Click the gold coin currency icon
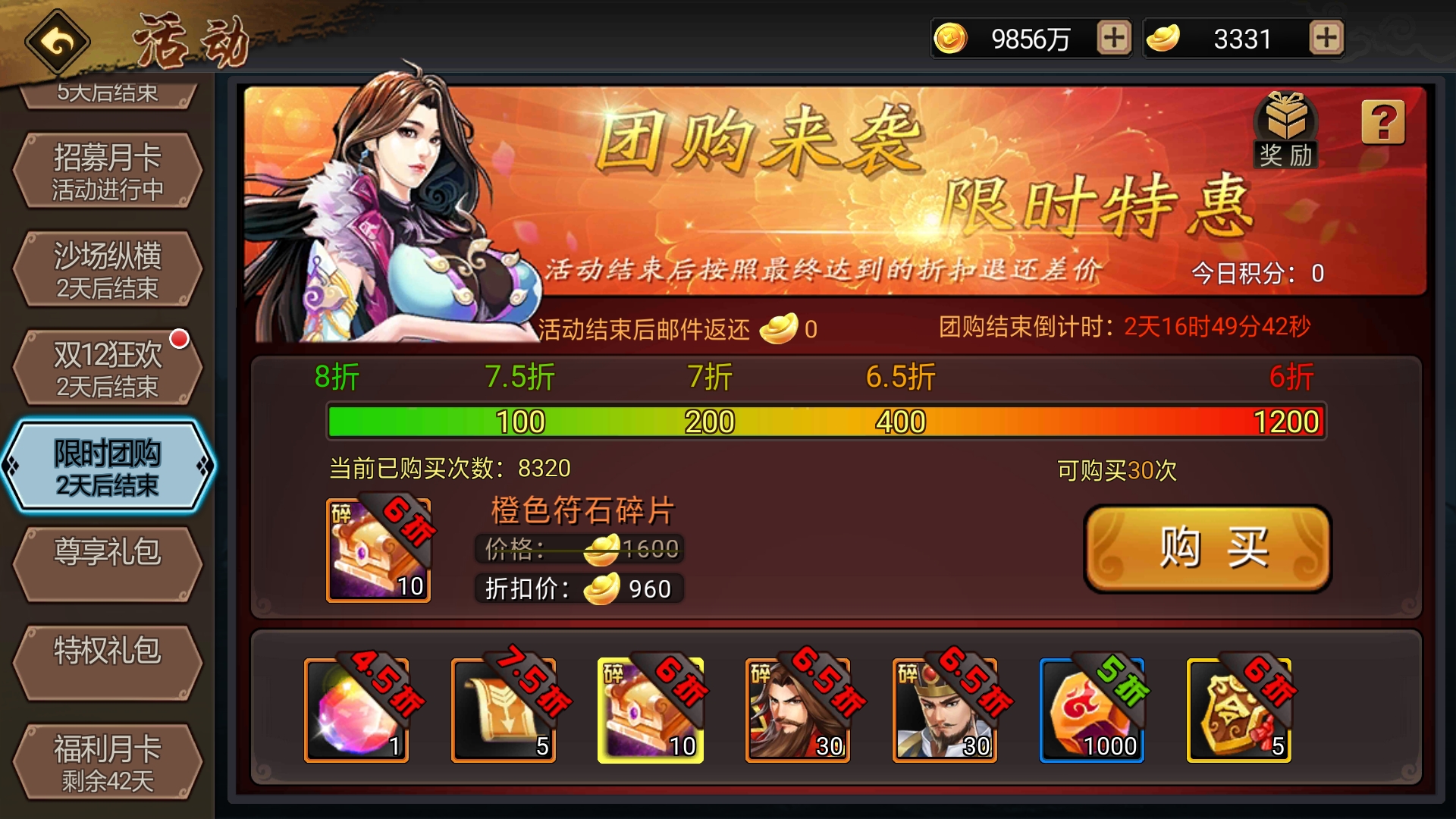This screenshot has height=819, width=1456. click(x=954, y=38)
